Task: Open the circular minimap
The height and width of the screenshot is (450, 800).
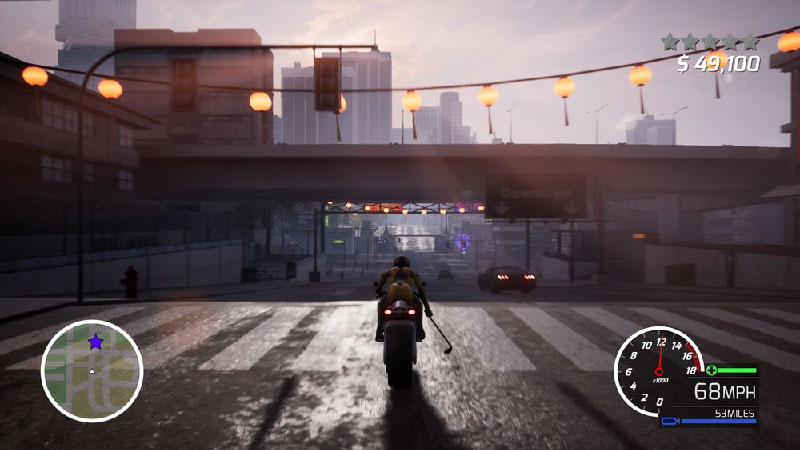Action: point(92,370)
